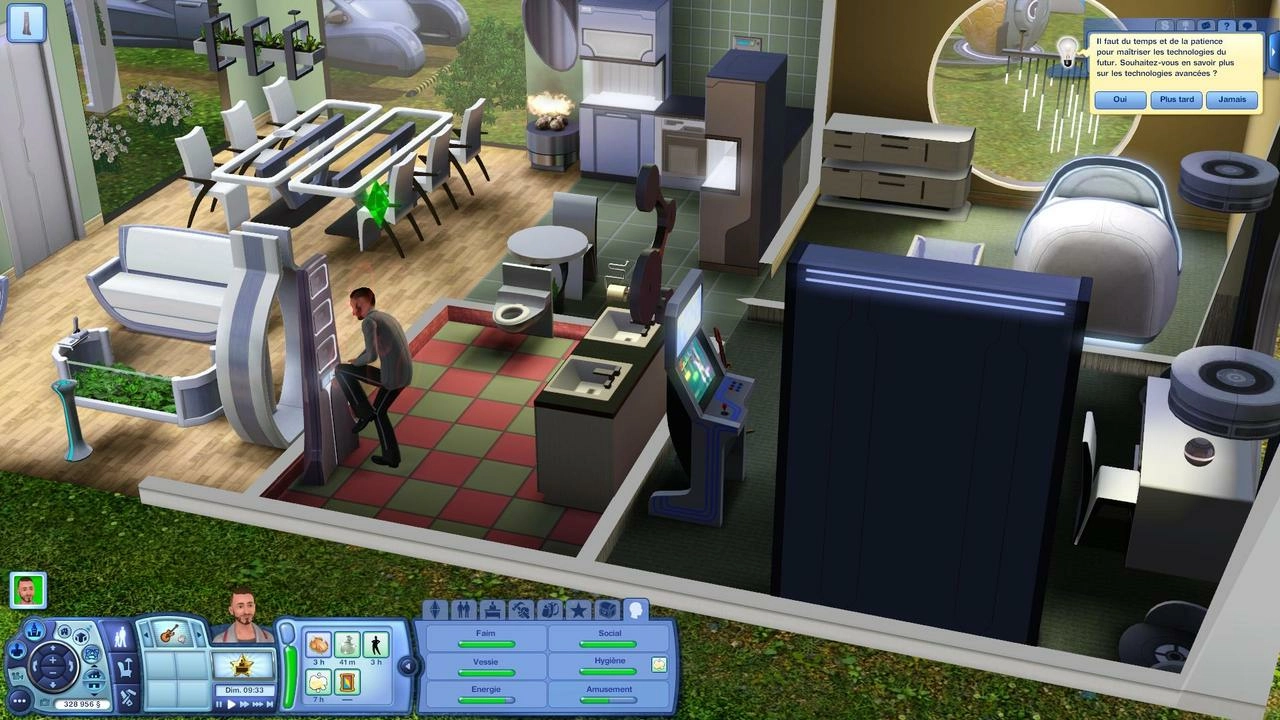The image size is (1280, 720).
Task: Open the Relationships tab
Action: [464, 610]
